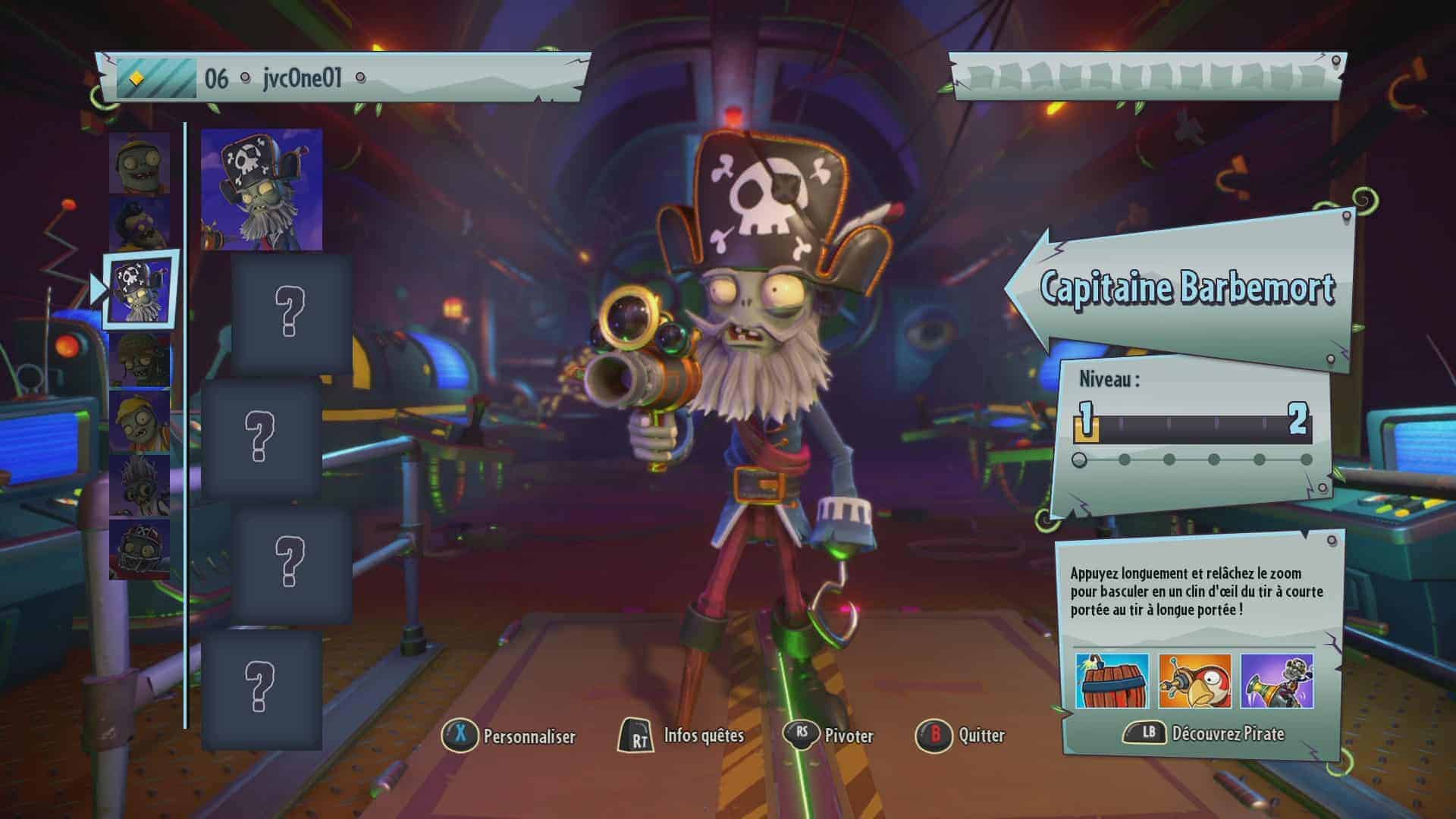
Task: Click the cannon ability icon
Action: [x=1277, y=681]
